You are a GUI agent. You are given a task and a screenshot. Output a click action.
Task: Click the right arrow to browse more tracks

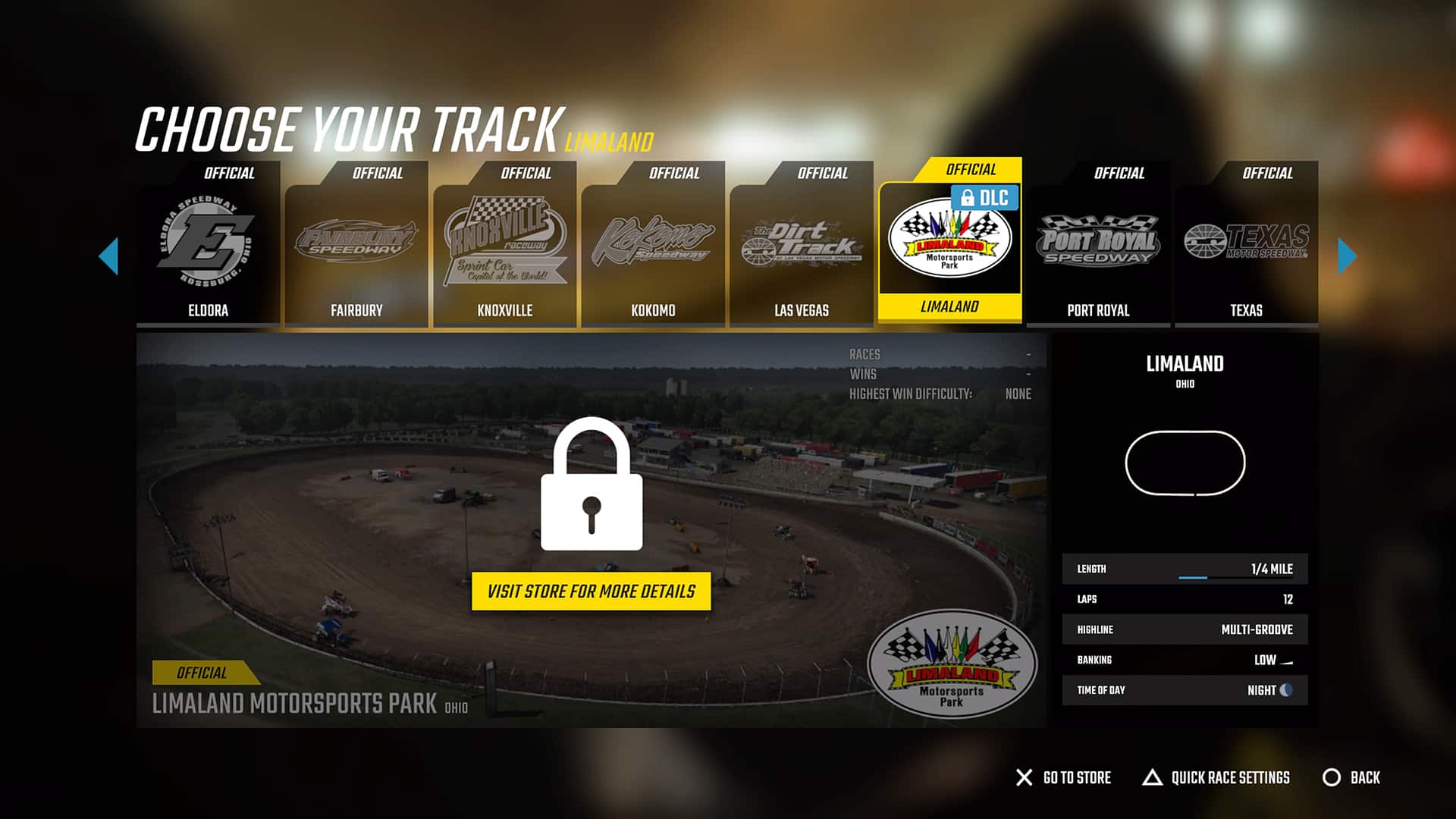pyautogui.click(x=1346, y=257)
